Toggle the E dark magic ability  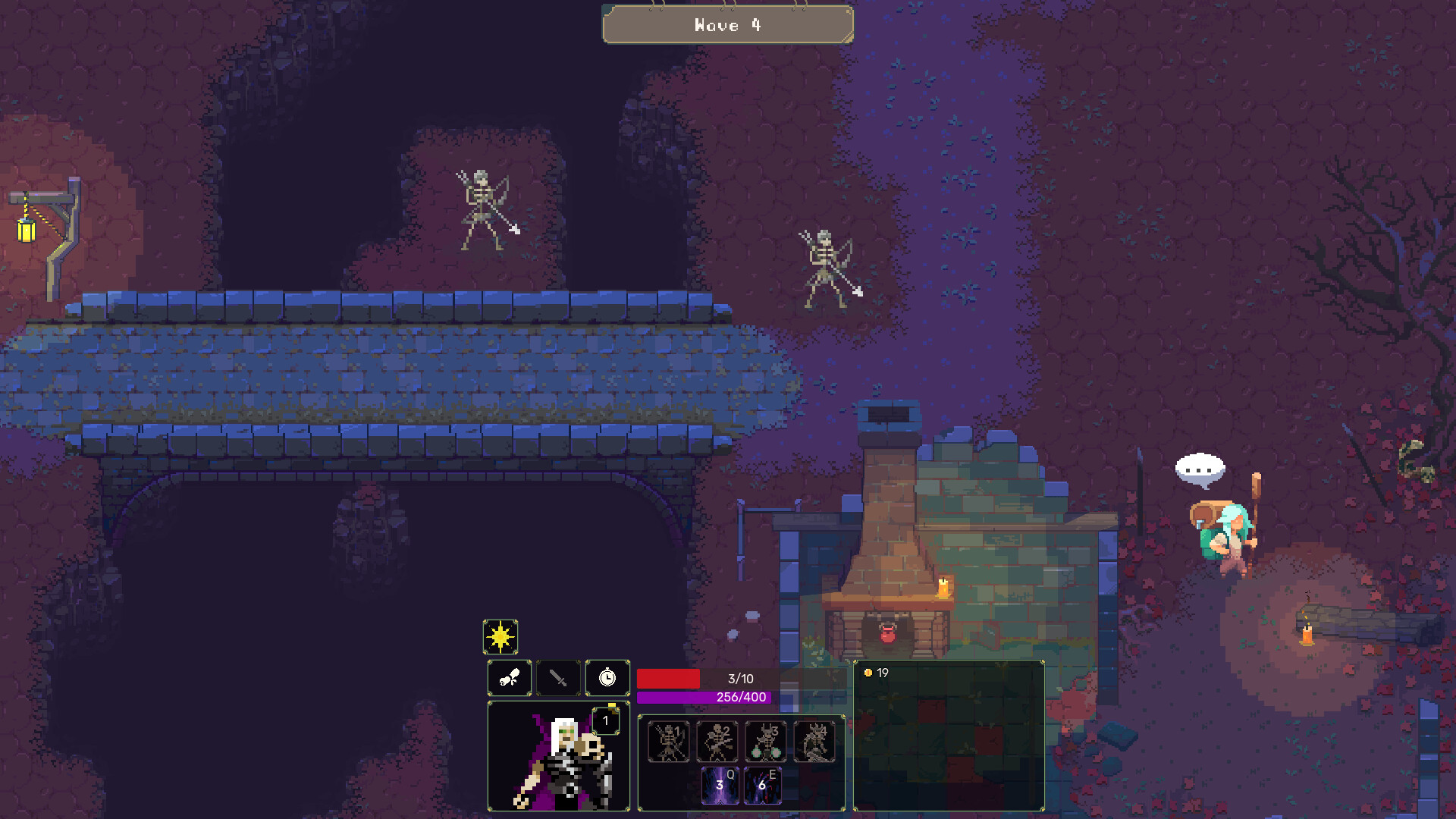pyautogui.click(x=764, y=785)
